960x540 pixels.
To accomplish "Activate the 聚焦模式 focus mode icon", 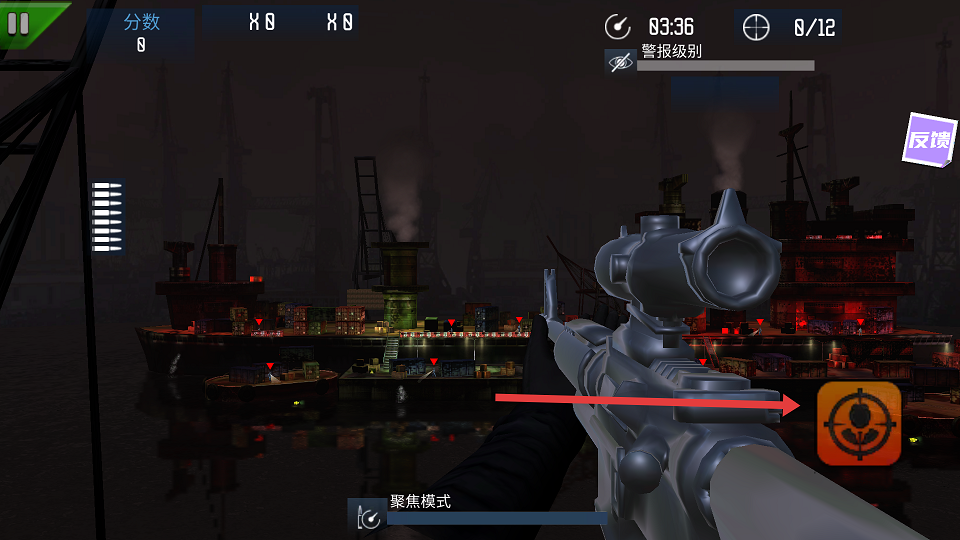I will click(367, 515).
